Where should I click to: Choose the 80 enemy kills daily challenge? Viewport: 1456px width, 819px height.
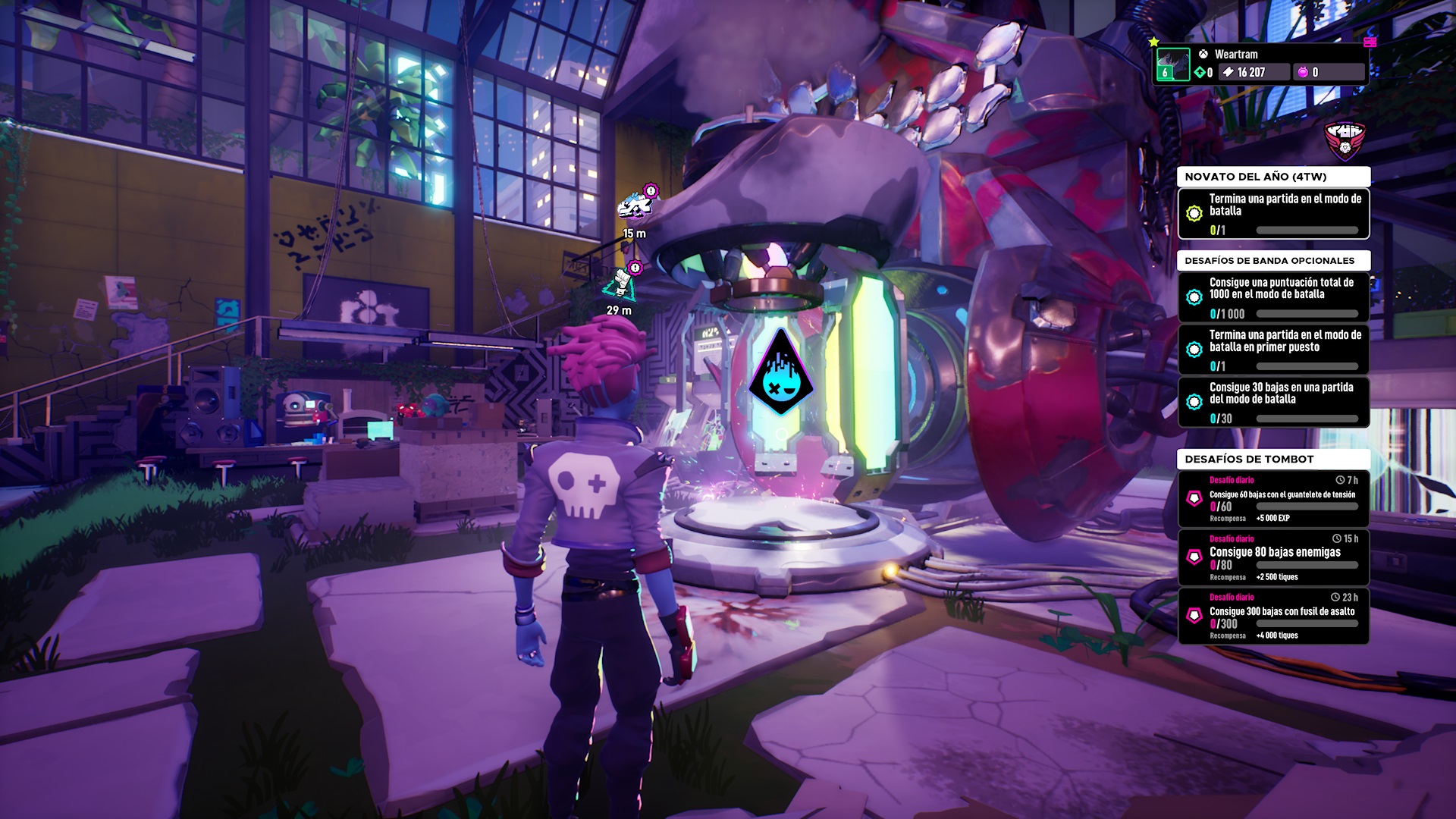[x=1273, y=557]
